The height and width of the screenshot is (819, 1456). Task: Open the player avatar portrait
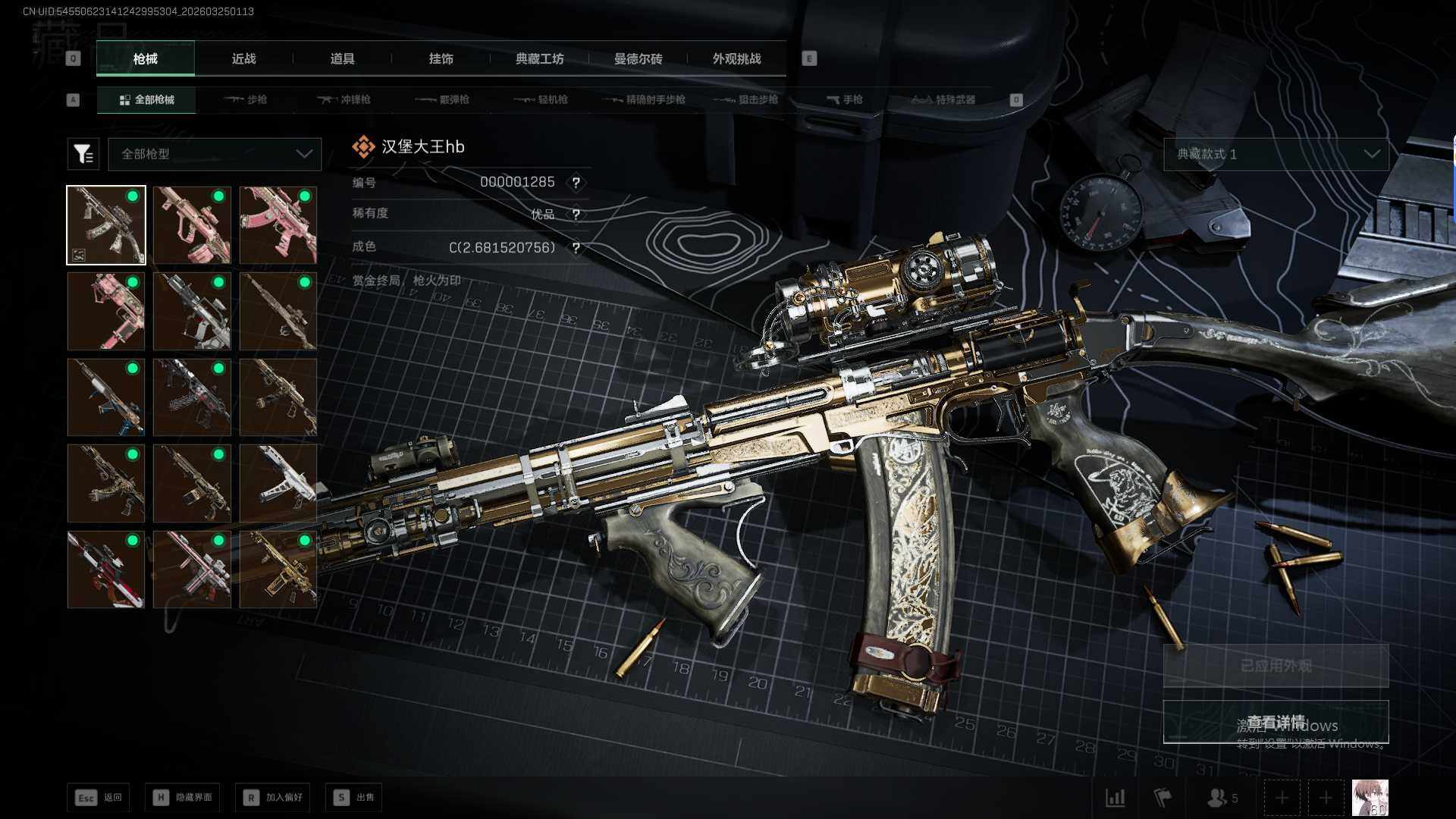(x=1370, y=798)
